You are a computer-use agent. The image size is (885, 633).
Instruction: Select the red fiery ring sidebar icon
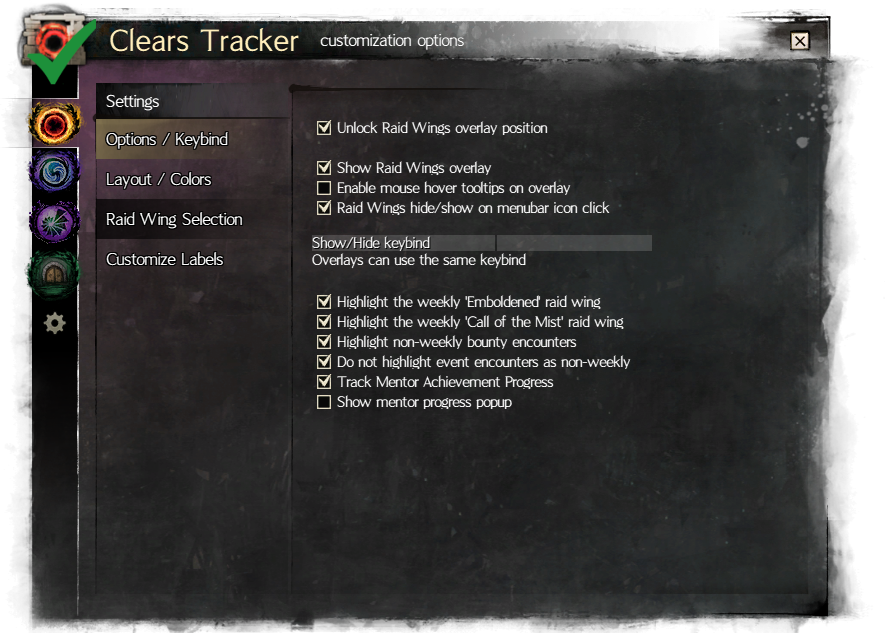[x=52, y=123]
